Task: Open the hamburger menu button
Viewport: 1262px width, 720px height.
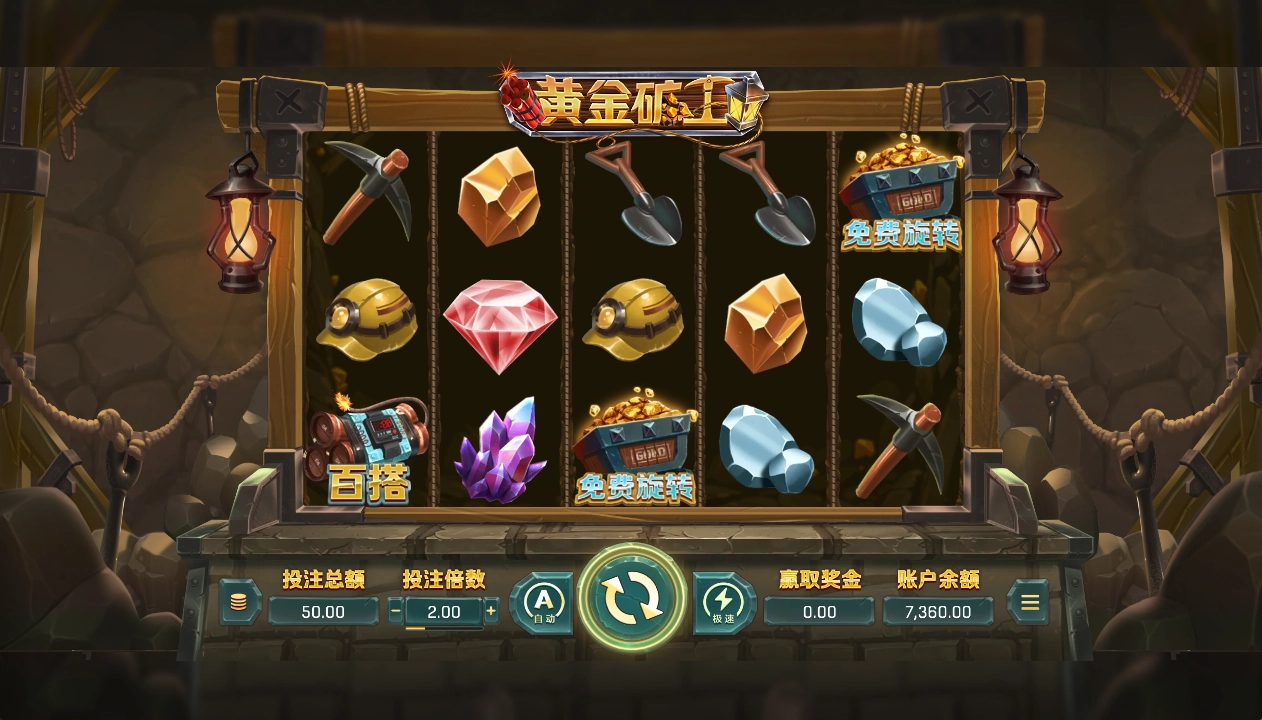Action: click(1029, 602)
